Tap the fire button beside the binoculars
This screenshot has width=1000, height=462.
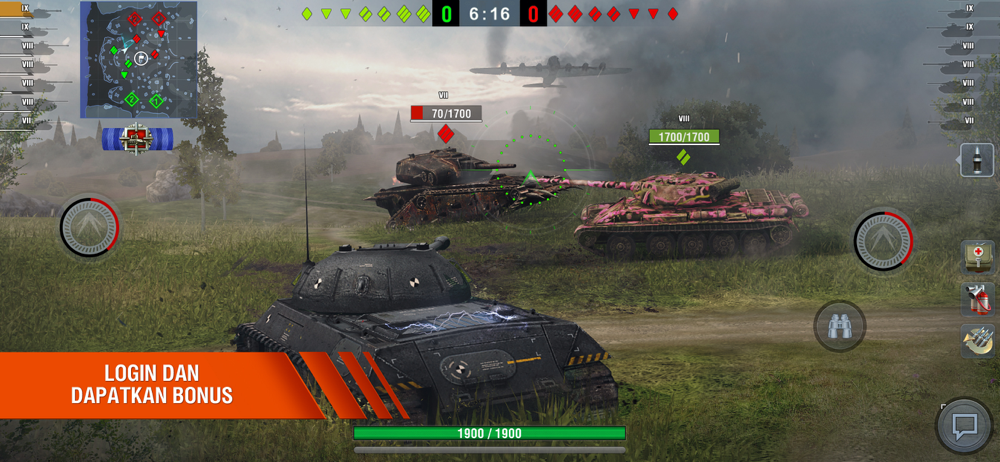pos(884,238)
